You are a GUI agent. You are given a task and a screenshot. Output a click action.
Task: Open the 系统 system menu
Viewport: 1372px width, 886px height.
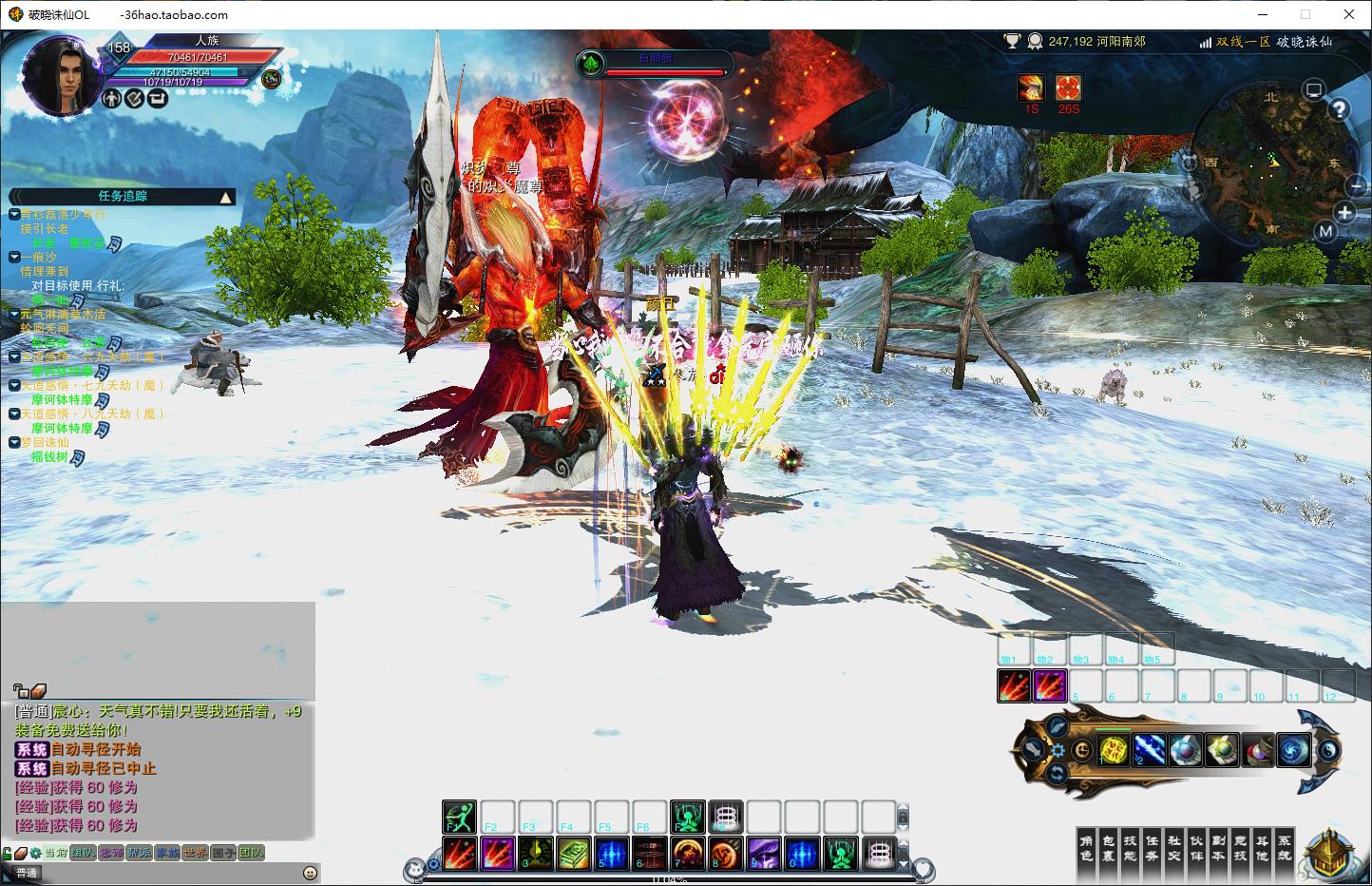click(x=1284, y=847)
